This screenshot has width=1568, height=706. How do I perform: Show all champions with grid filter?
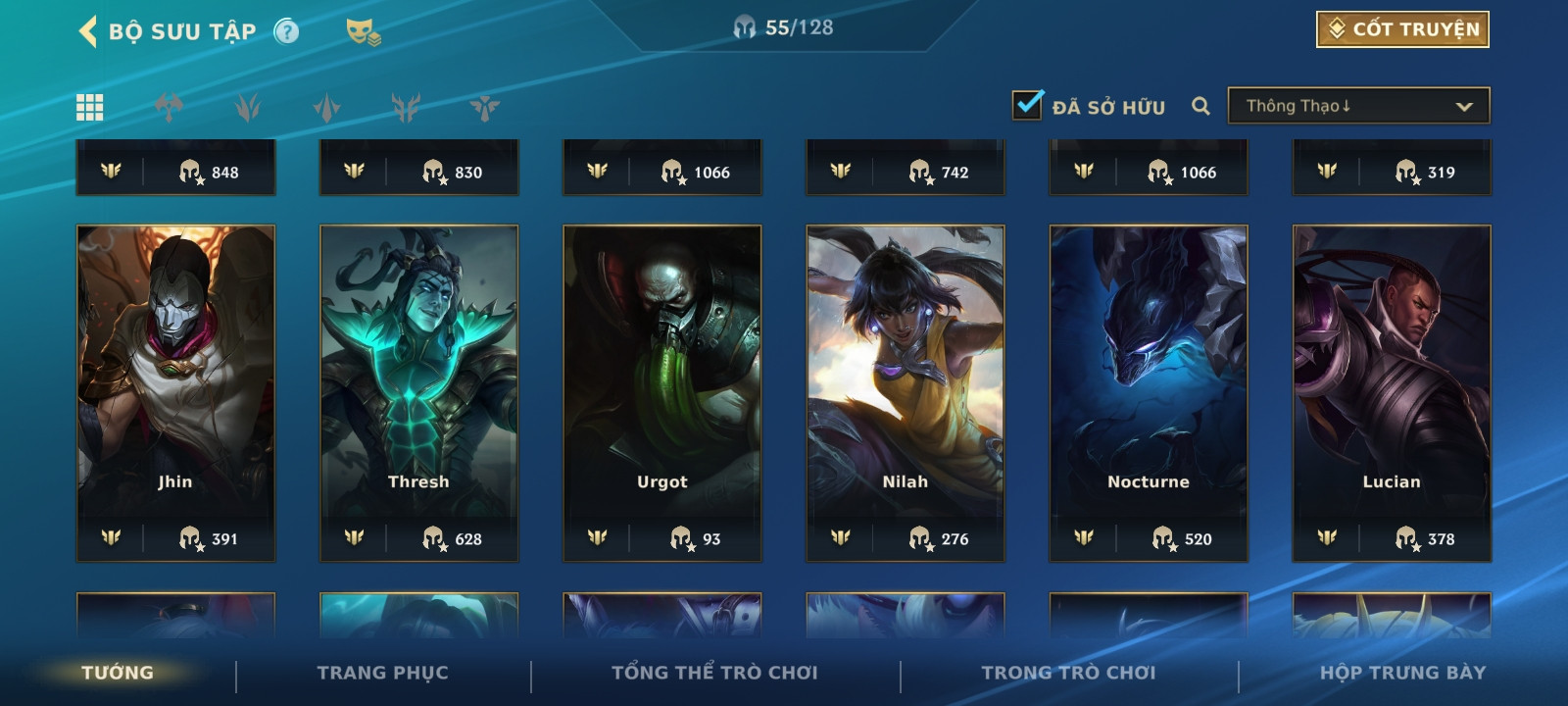[90, 107]
